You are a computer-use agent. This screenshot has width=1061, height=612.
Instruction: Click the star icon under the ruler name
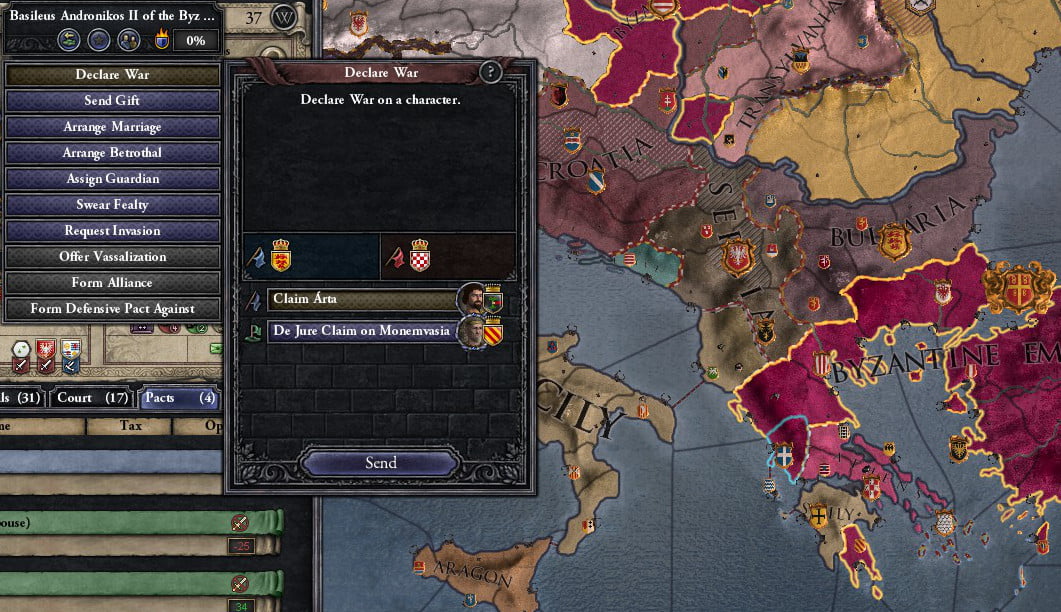pos(98,40)
